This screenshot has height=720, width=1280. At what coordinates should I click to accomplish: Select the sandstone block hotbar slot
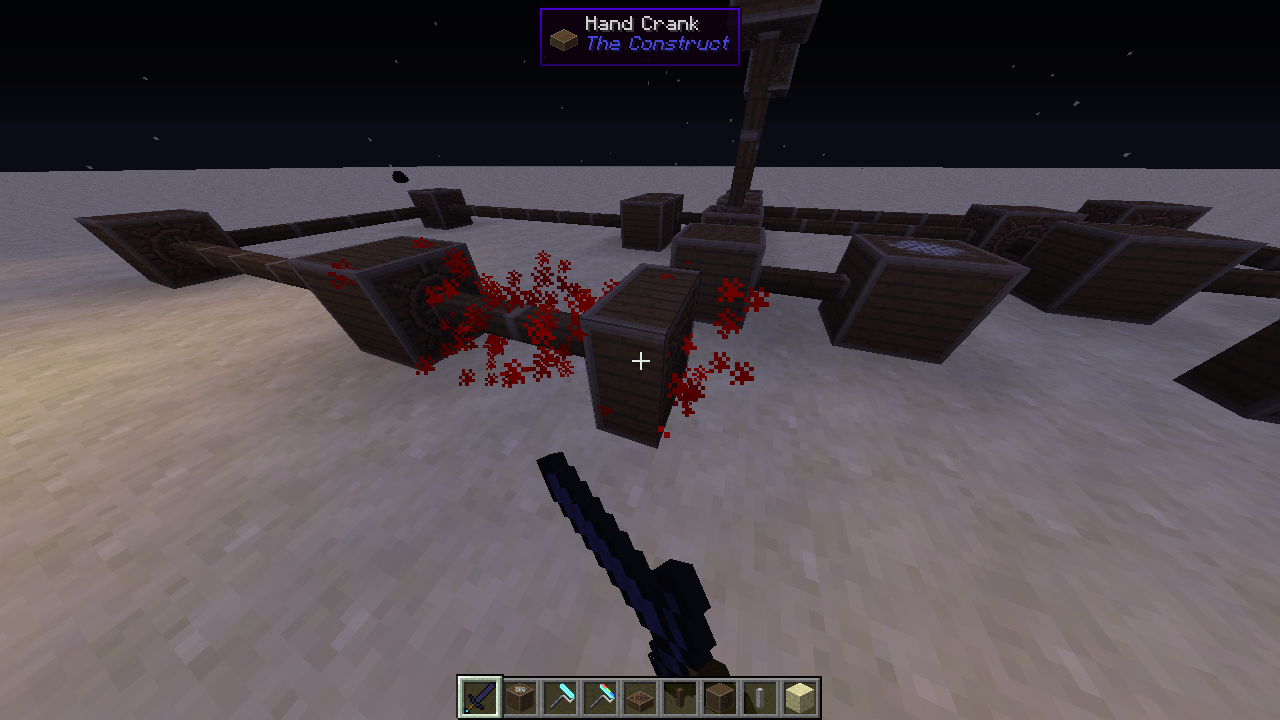coord(800,697)
